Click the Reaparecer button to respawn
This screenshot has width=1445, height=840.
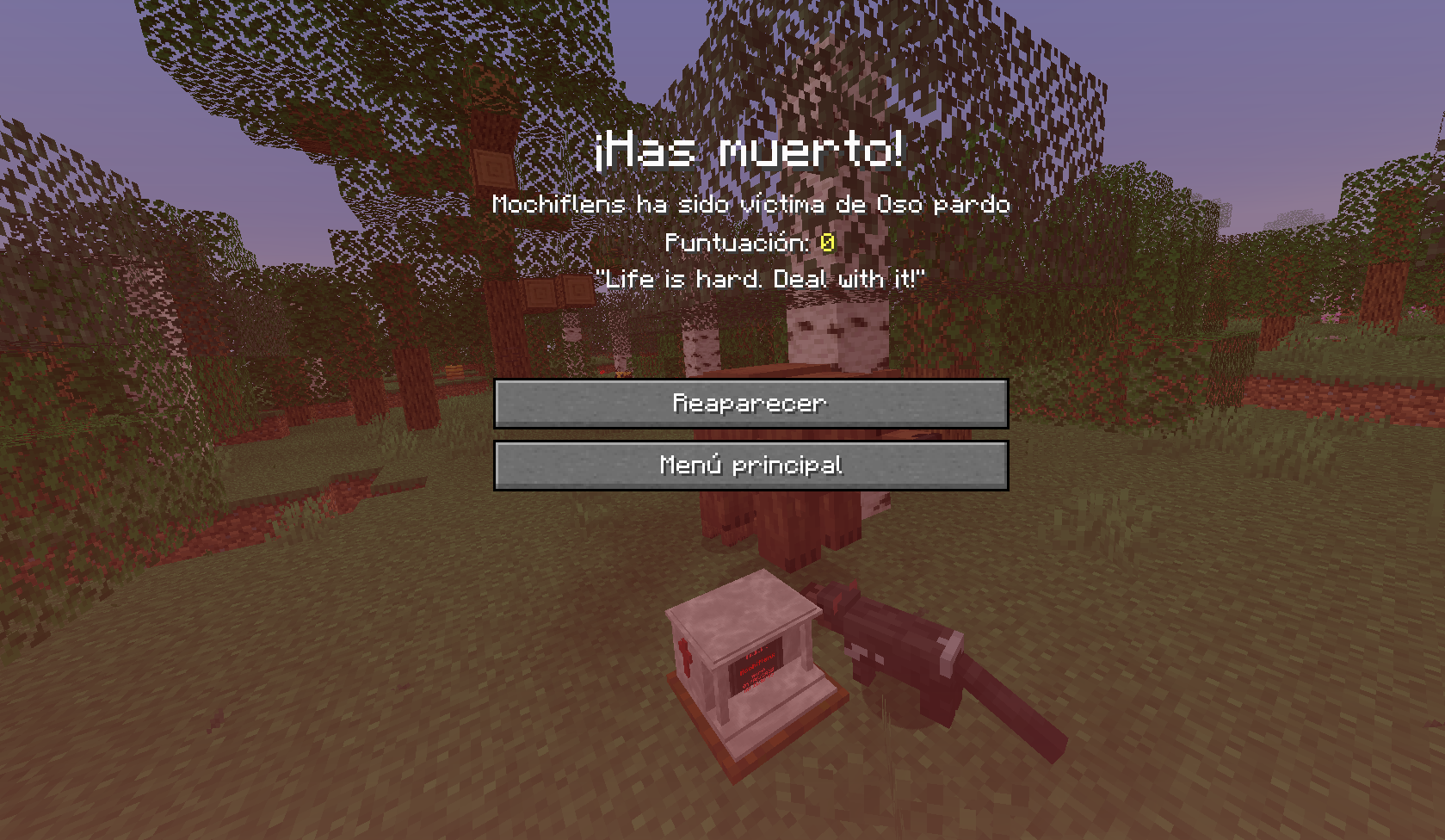pyautogui.click(x=750, y=403)
